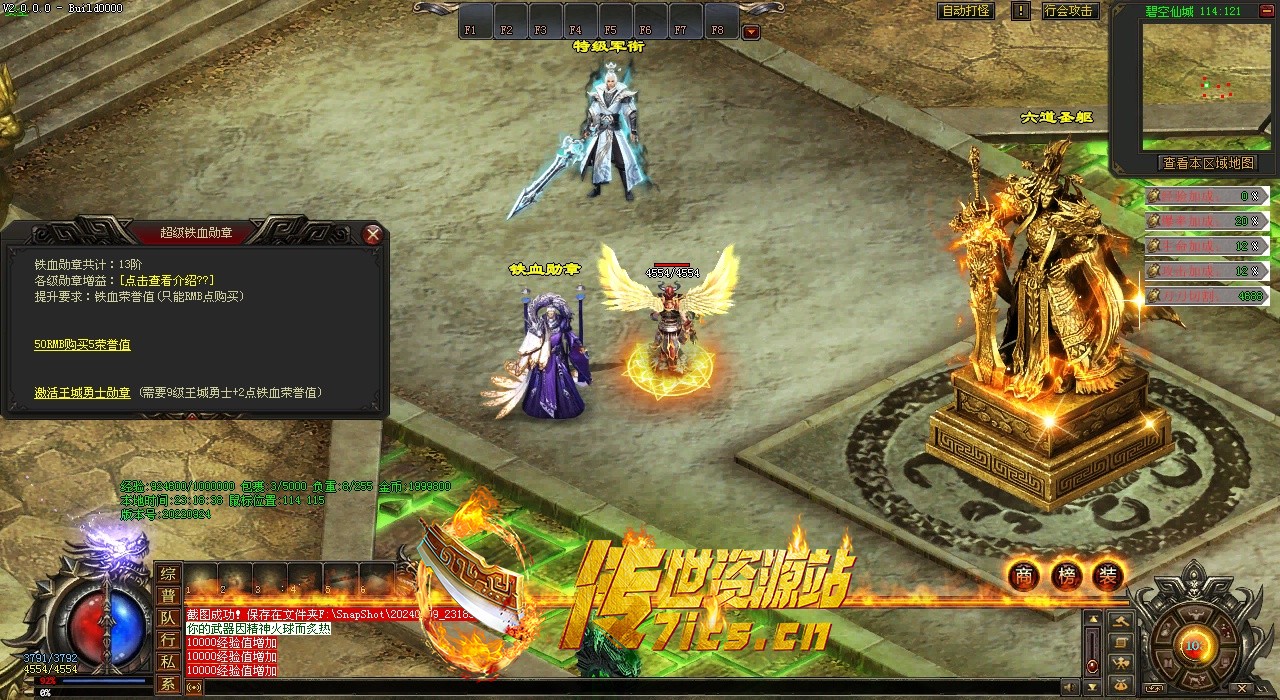
Task: Open the 榜 ranking round button
Action: tap(1066, 575)
